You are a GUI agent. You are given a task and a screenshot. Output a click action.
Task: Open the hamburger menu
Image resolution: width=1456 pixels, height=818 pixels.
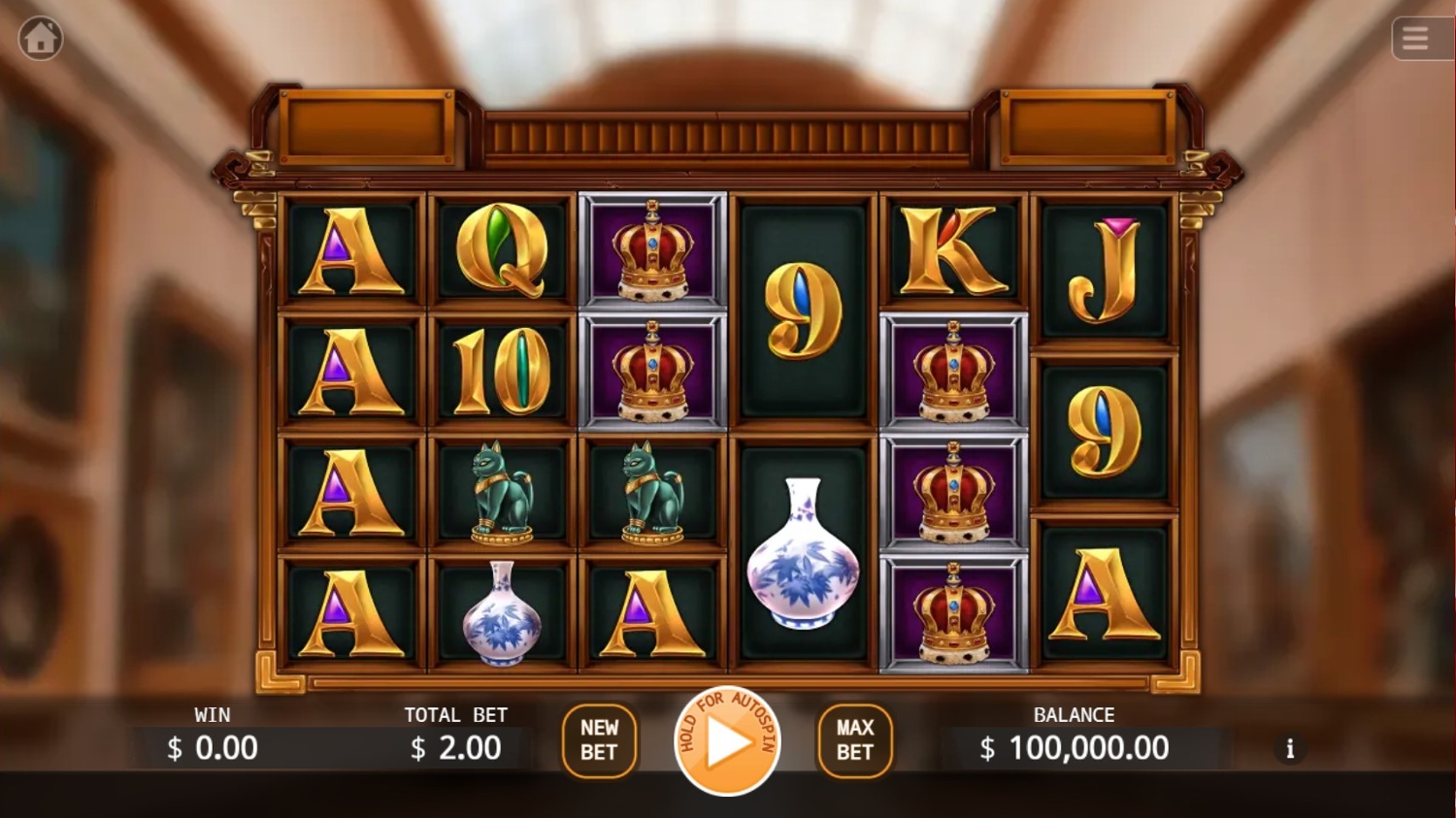tap(1414, 39)
